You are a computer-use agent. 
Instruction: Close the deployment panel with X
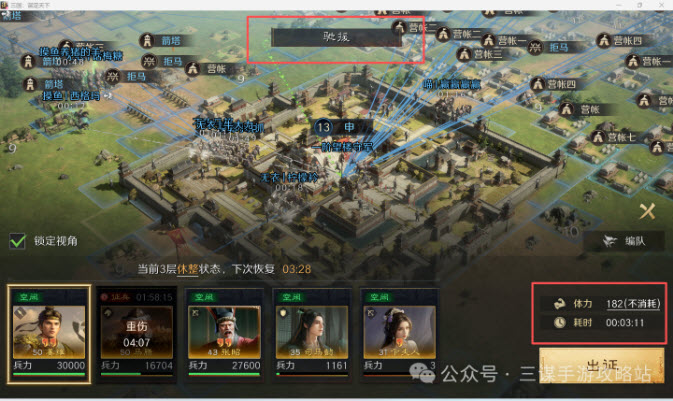[647, 211]
